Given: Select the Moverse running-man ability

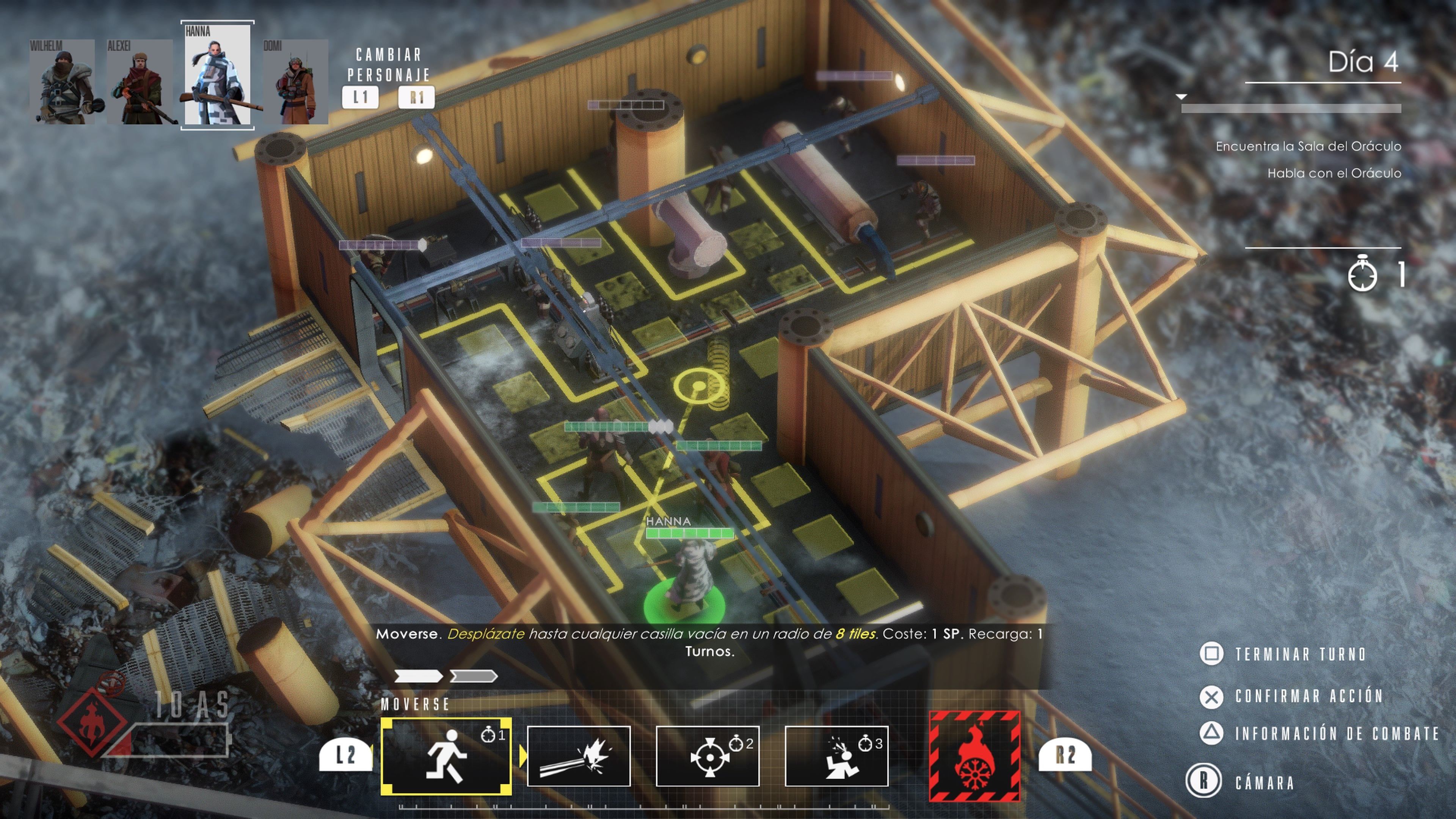Looking at the screenshot, I should (x=447, y=756).
